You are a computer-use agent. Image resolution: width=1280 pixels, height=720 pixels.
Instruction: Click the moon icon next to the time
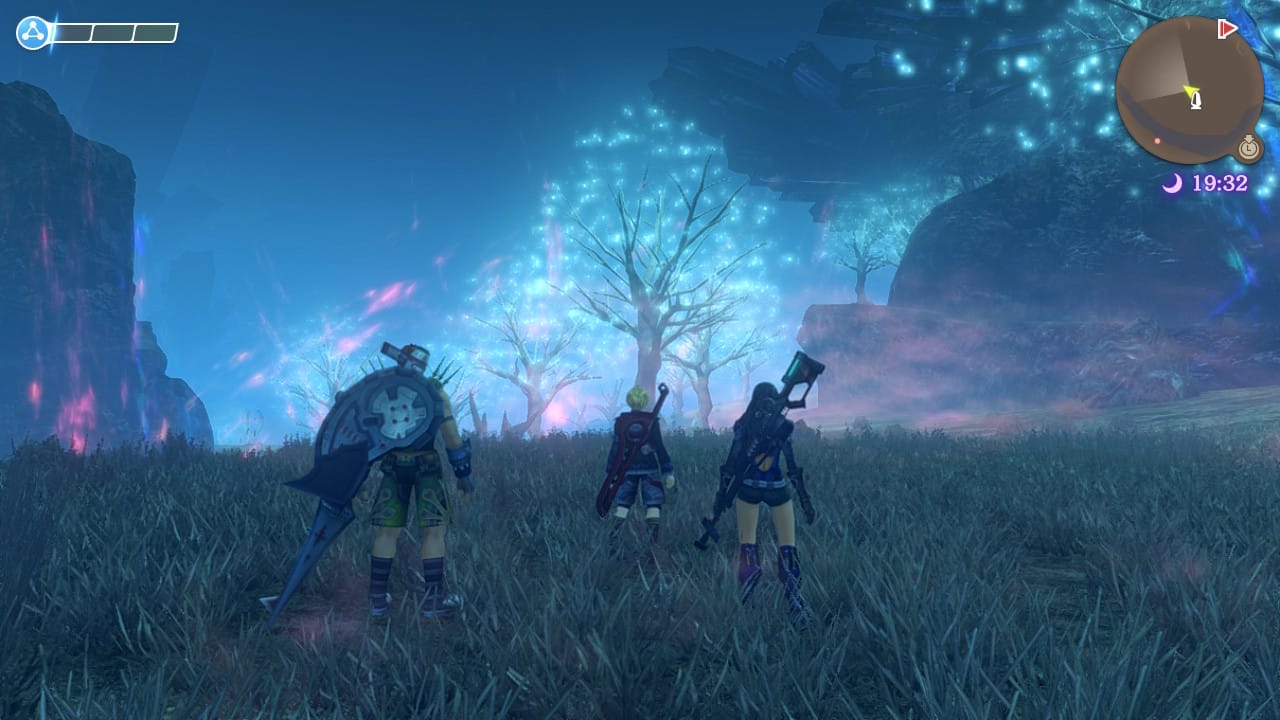click(1175, 180)
